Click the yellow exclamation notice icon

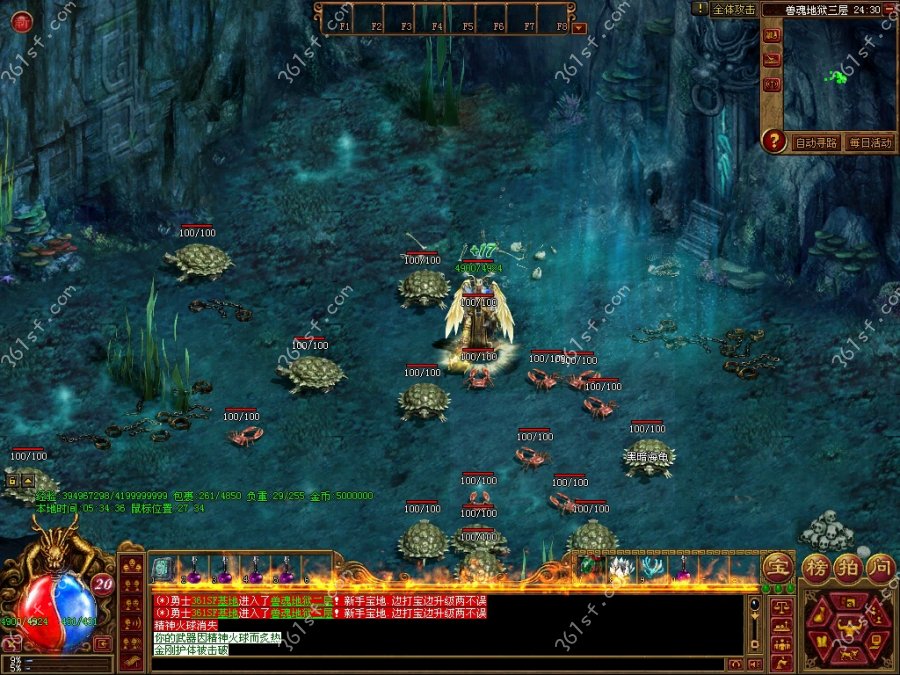[700, 8]
